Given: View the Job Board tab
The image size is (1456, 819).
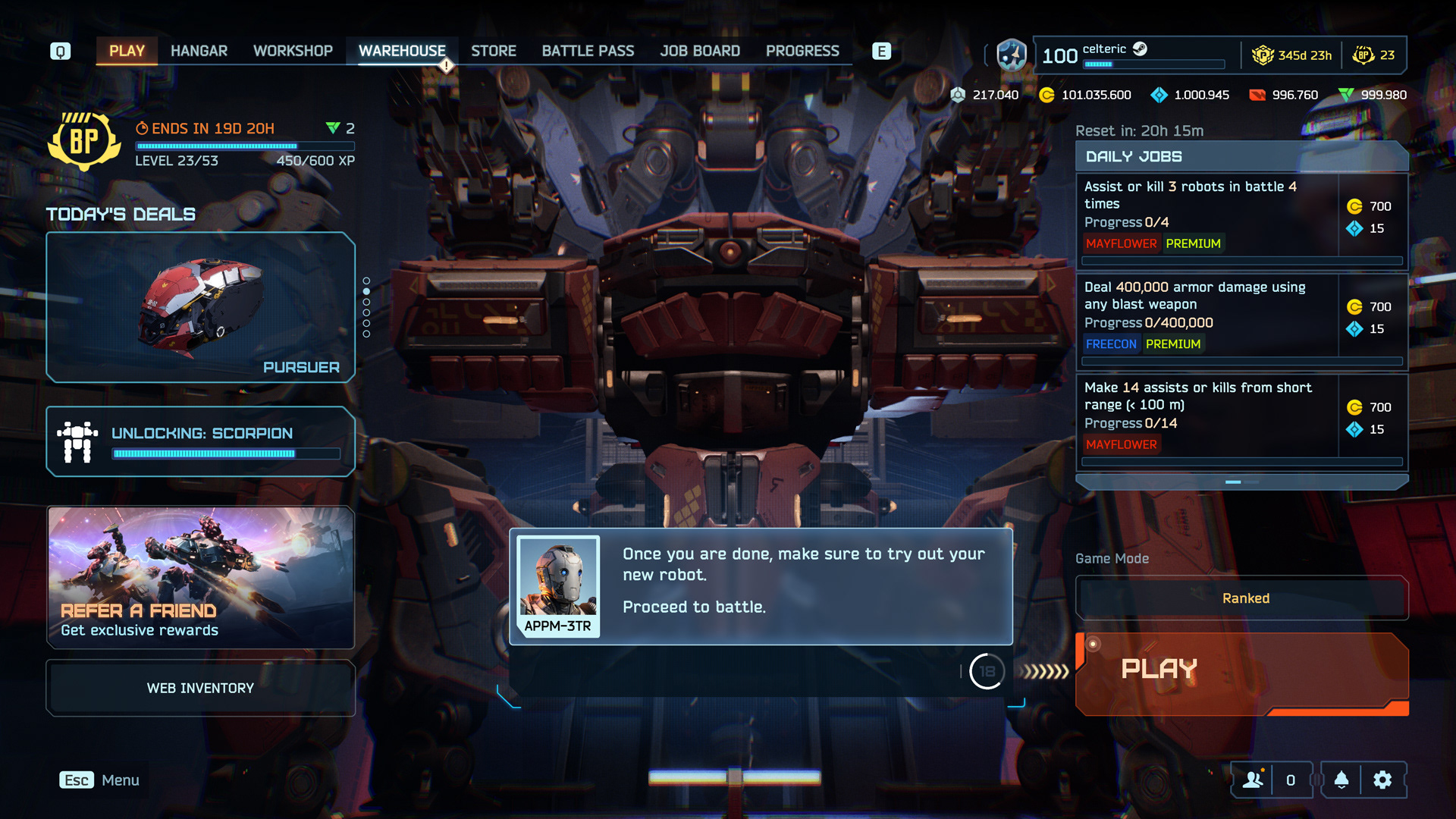Looking at the screenshot, I should [700, 51].
